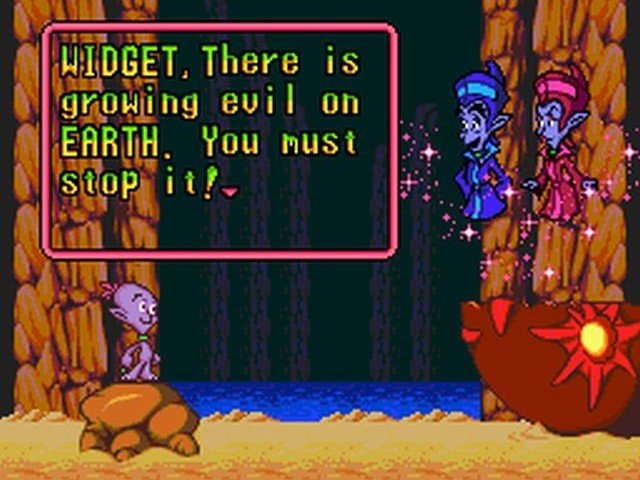640x480 pixels.
Task: Click the pink continue arrow after "stop it!"
Action: [x=231, y=191]
